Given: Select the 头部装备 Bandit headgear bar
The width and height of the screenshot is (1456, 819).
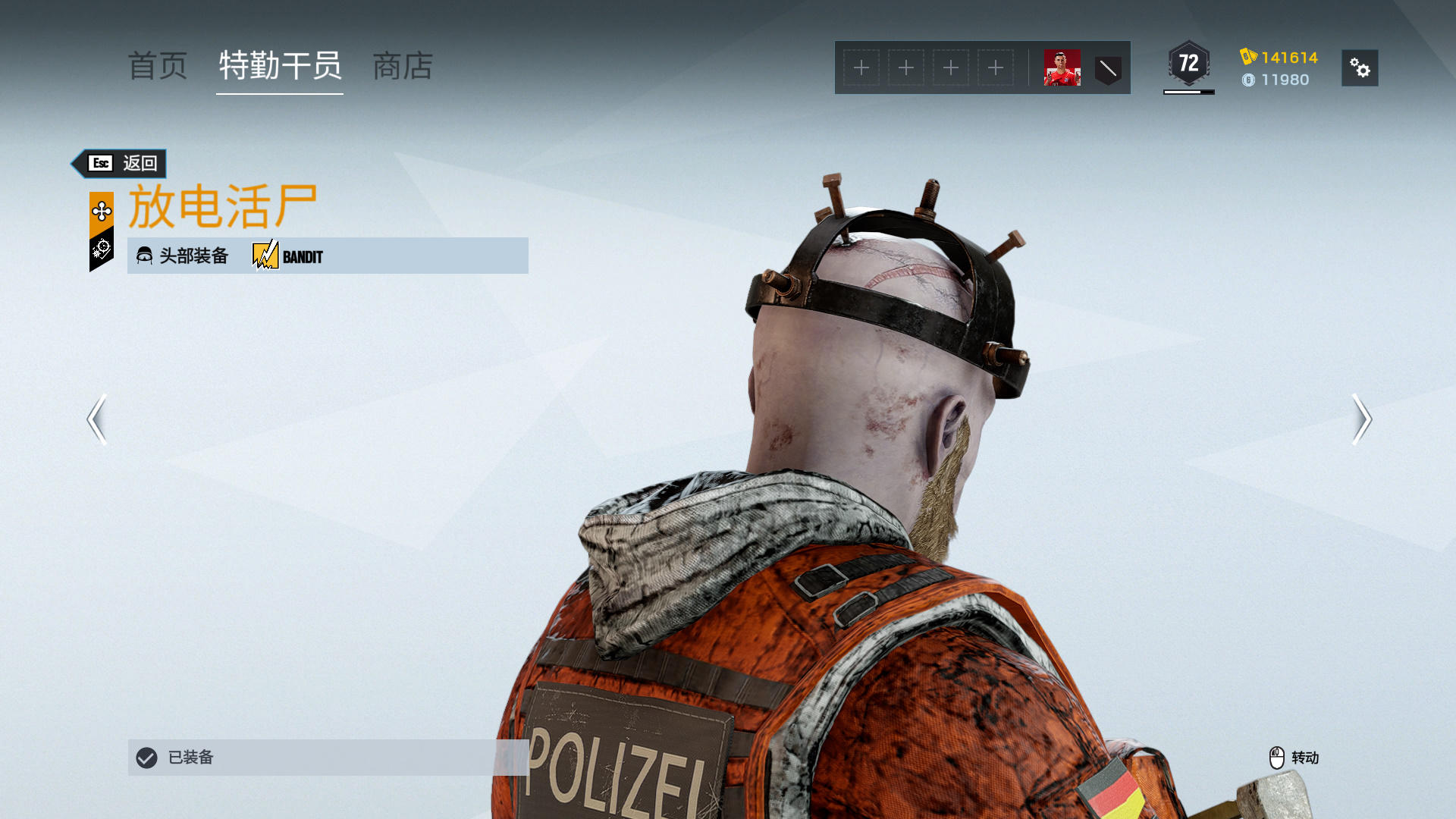Looking at the screenshot, I should click(328, 256).
